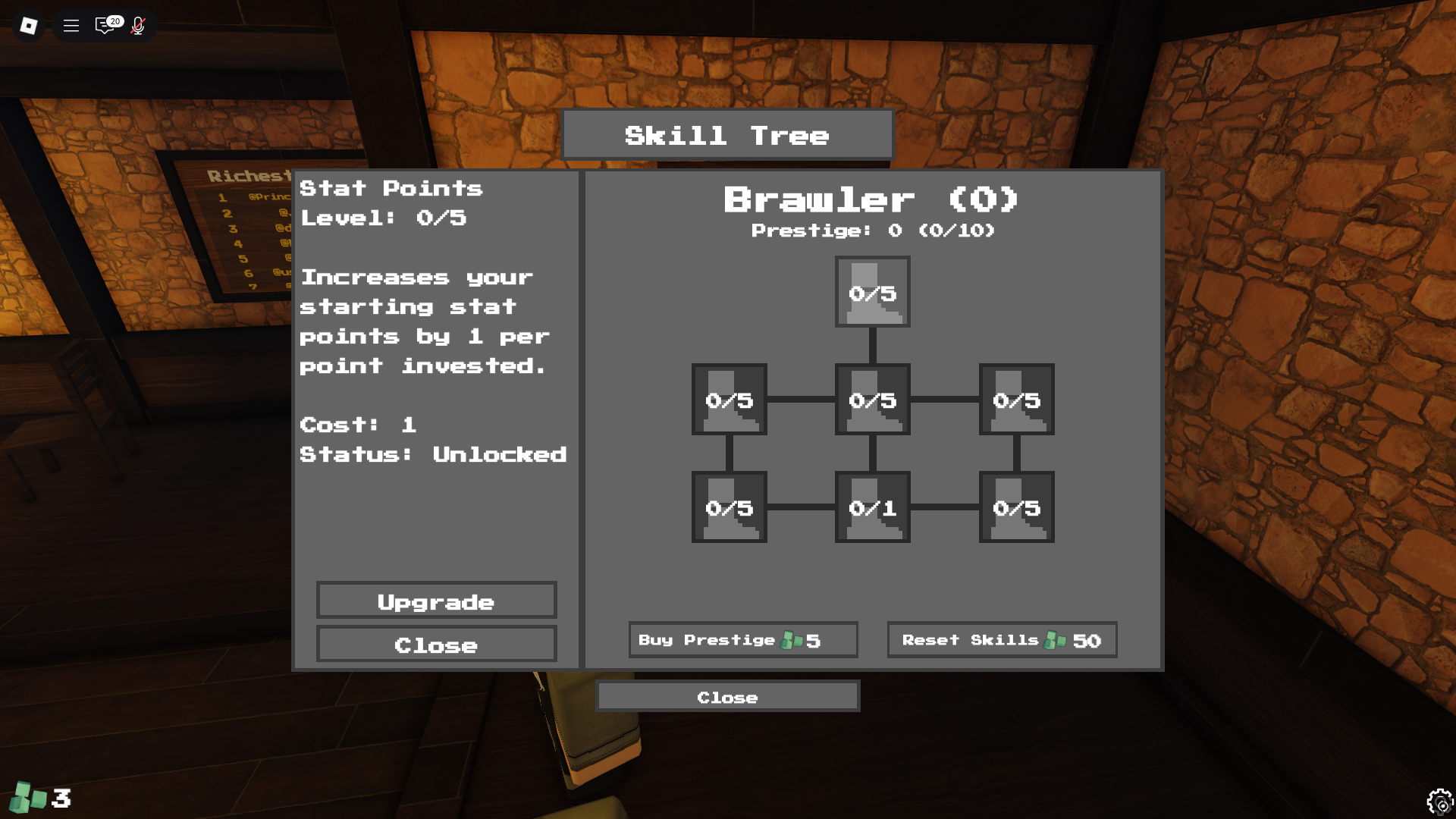The height and width of the screenshot is (819, 1456).
Task: Close the Stat Points panel
Action: click(437, 645)
